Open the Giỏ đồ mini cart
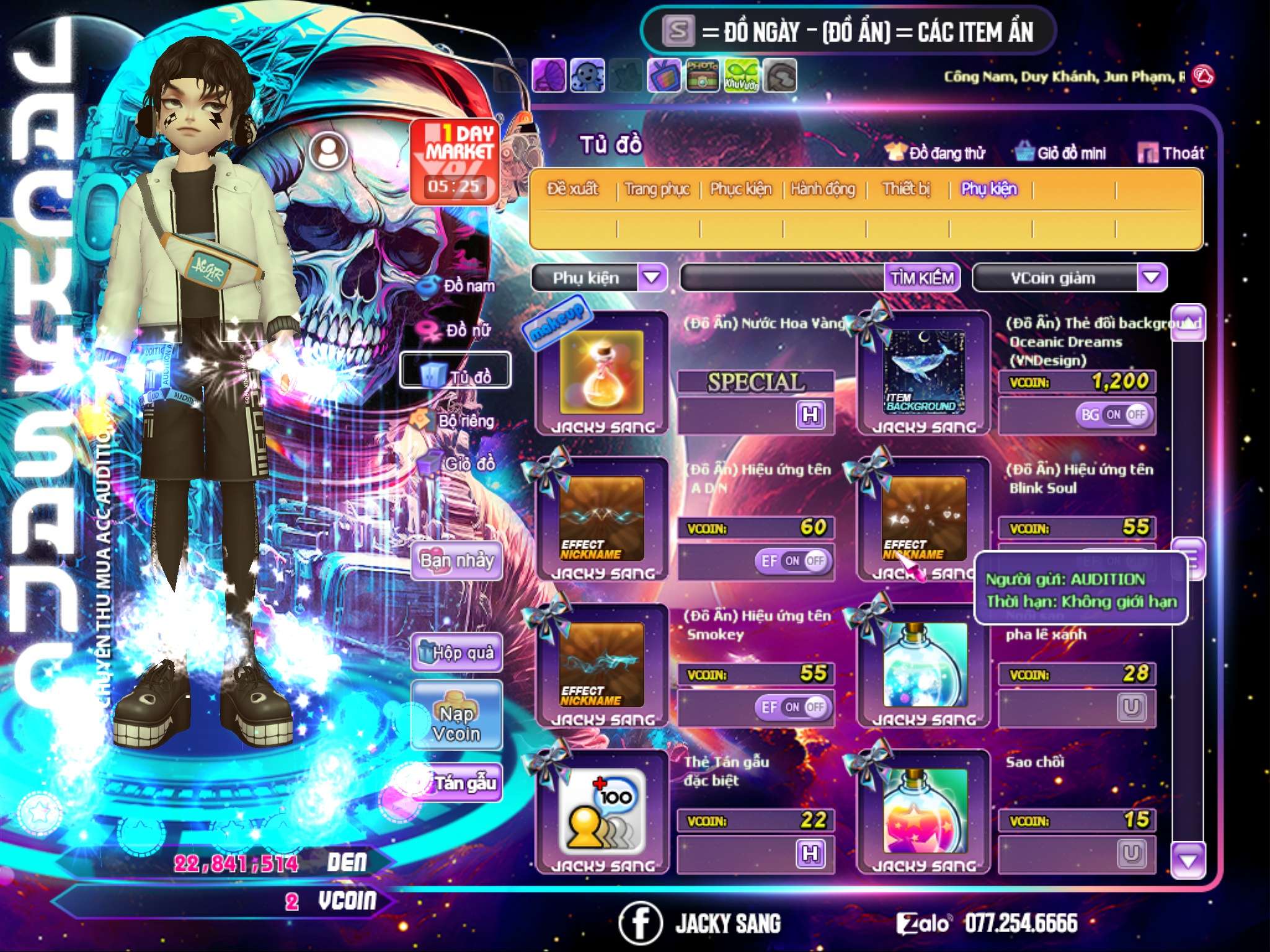 1061,153
